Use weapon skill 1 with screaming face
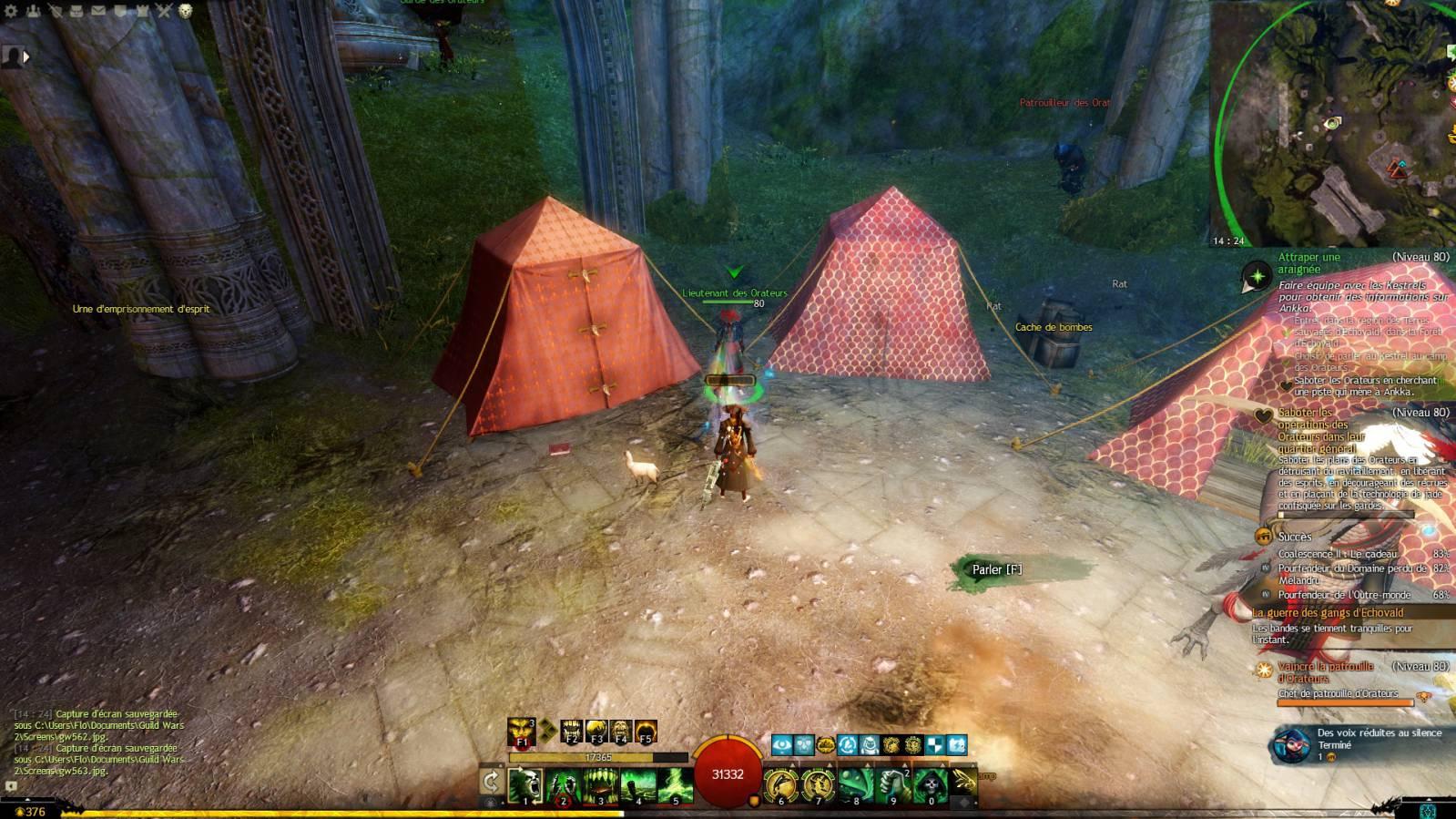Screen dimensions: 1456x819 coord(525,785)
